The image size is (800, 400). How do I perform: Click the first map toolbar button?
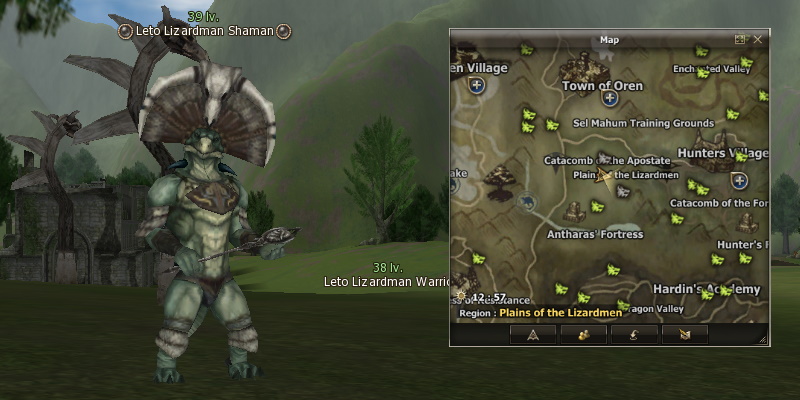(x=533, y=334)
